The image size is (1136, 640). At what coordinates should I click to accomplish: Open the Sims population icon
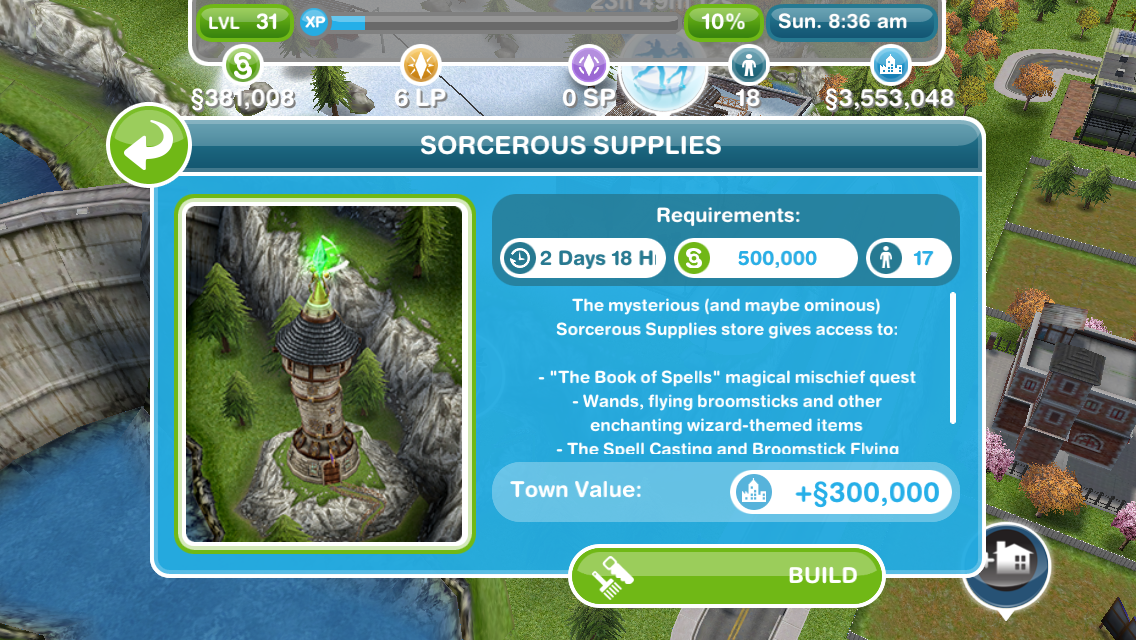click(748, 66)
